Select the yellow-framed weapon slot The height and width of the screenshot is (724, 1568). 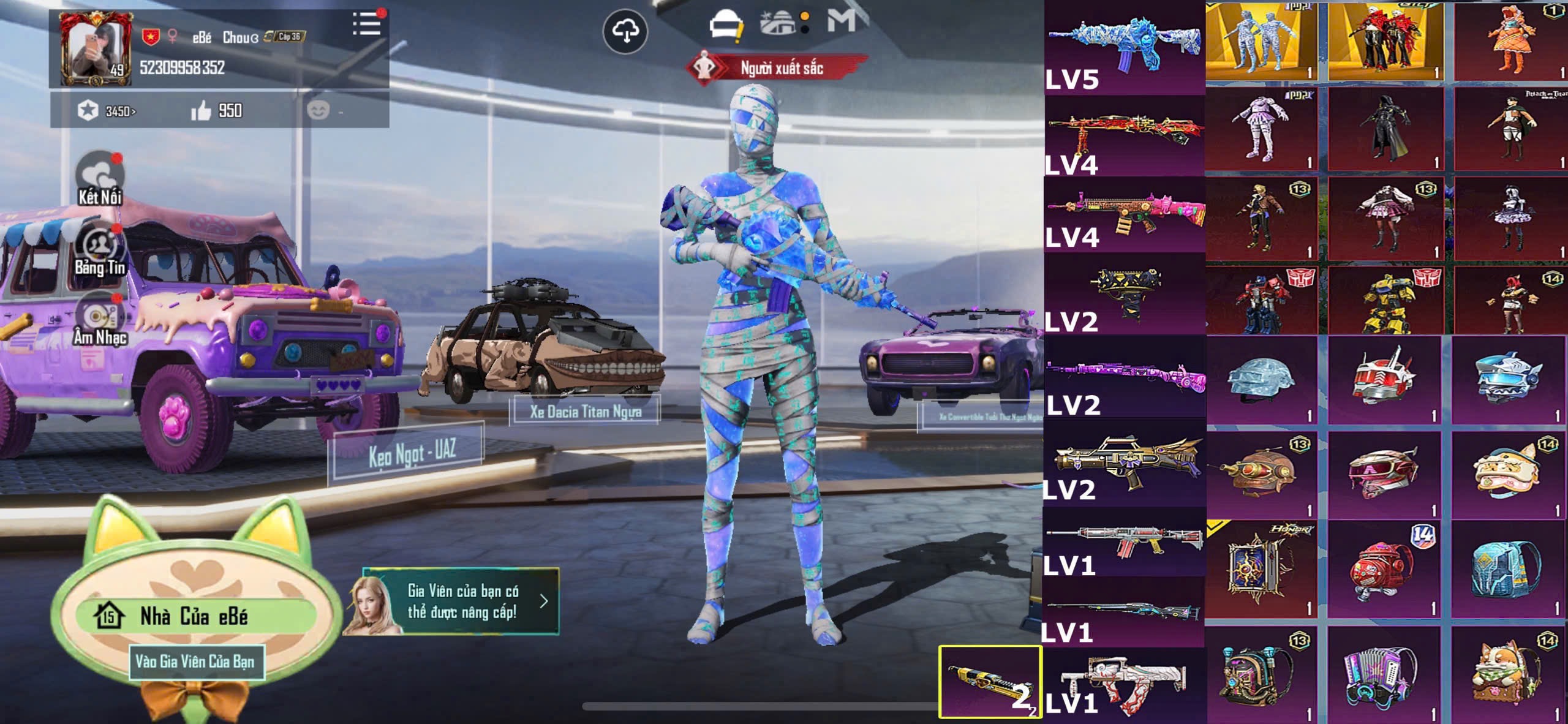coord(990,681)
